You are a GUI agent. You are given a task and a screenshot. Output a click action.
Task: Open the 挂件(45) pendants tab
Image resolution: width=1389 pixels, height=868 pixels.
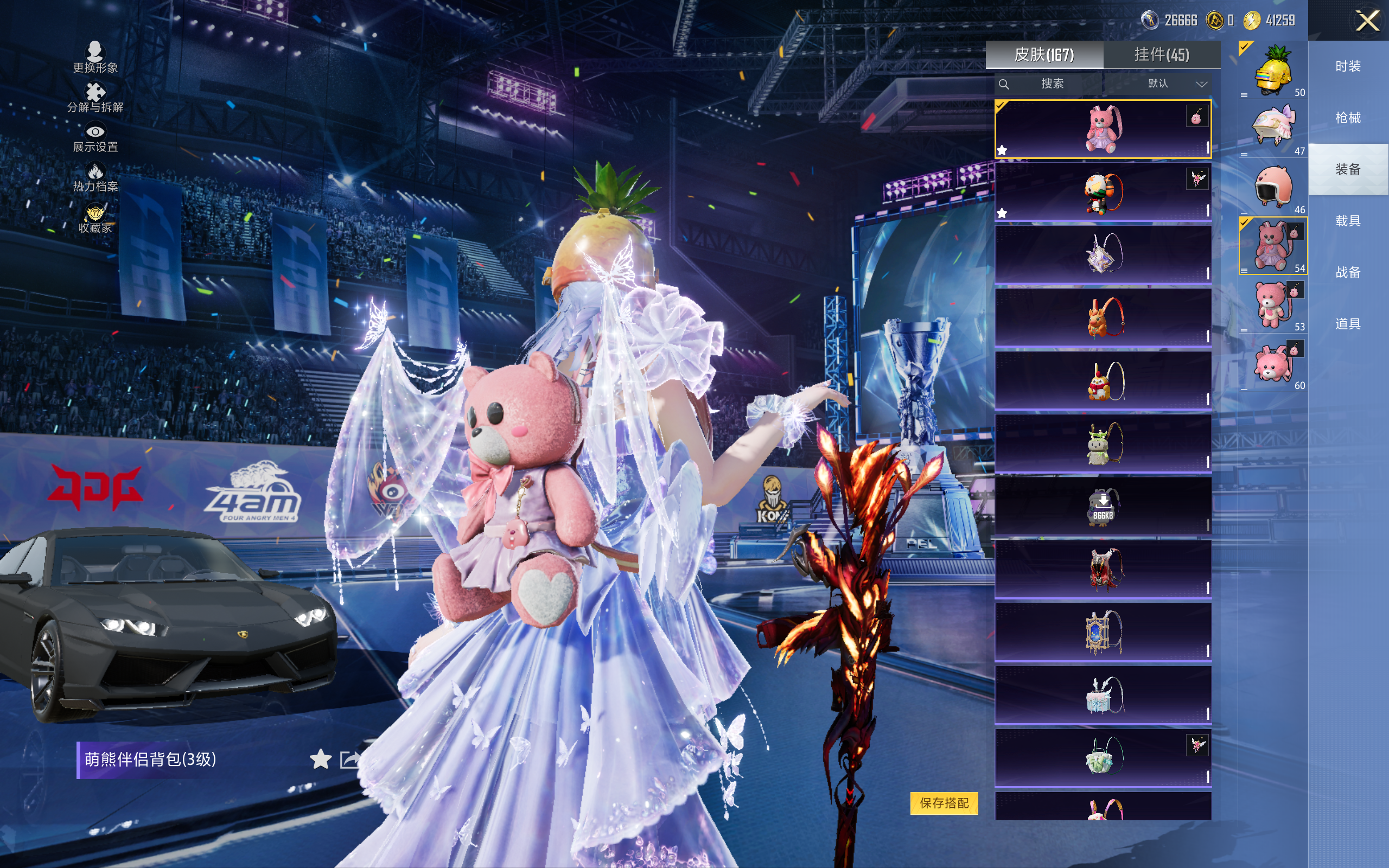click(1162, 55)
